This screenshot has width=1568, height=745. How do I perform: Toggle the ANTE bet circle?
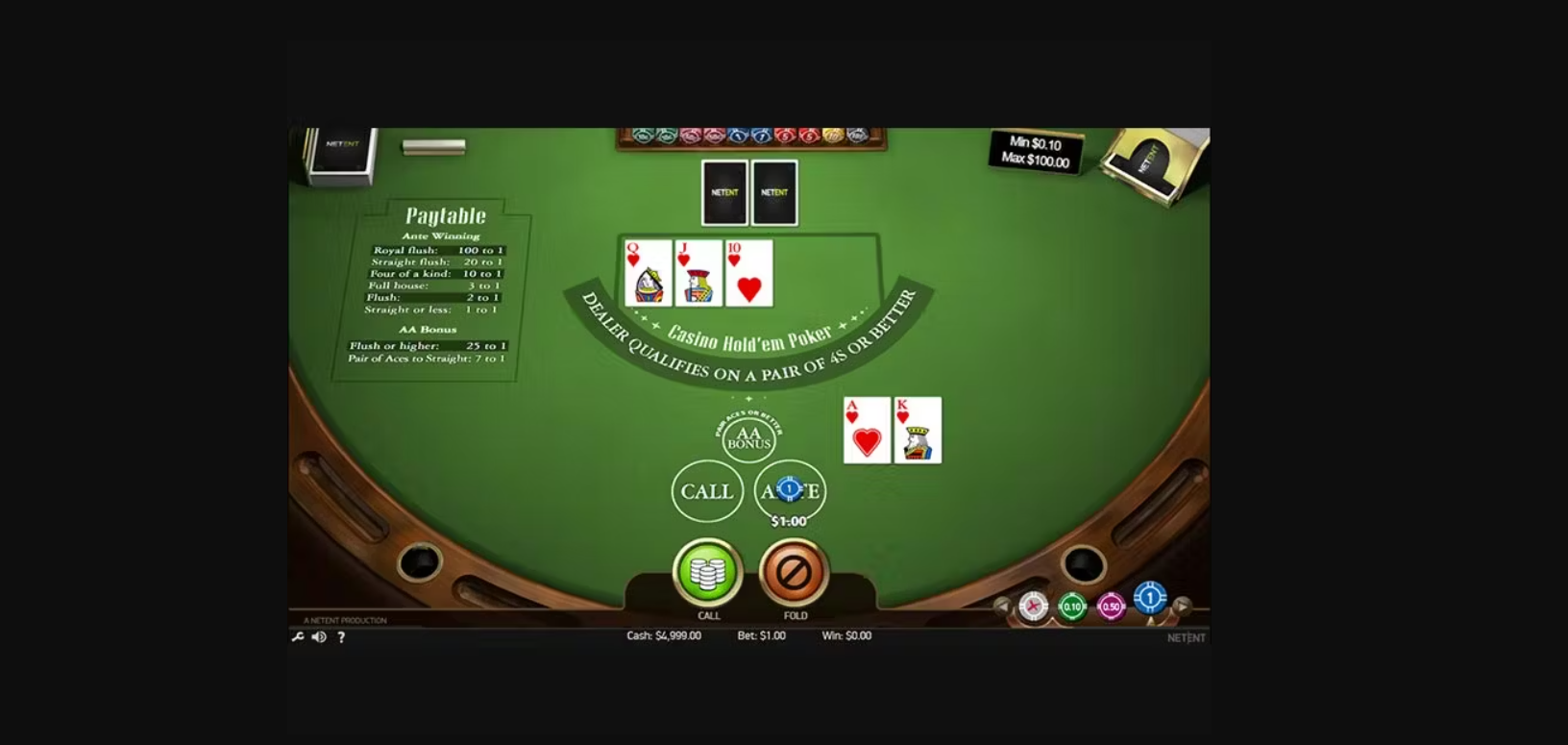789,491
